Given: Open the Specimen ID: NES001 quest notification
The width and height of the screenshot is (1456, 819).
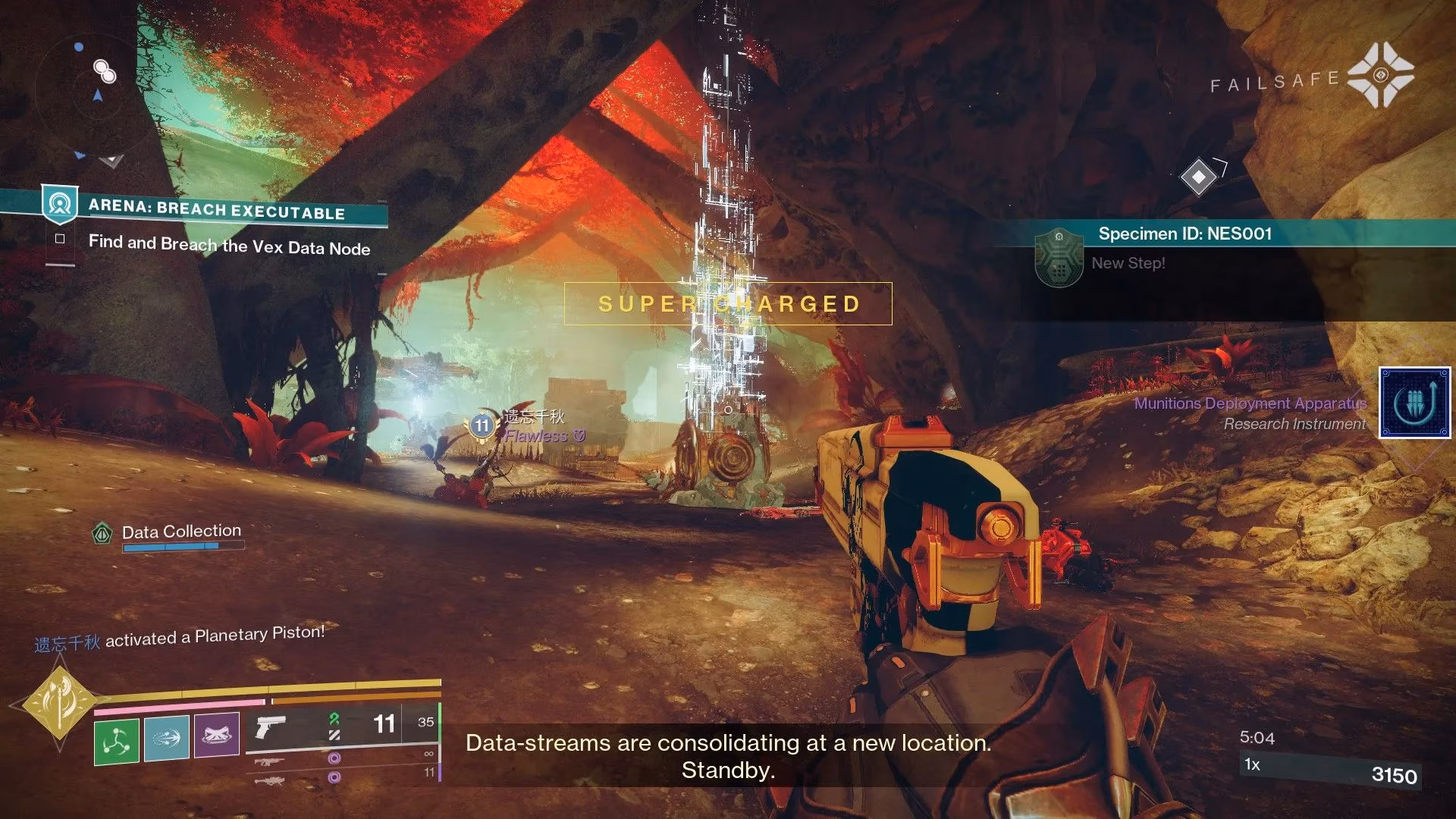Looking at the screenshot, I should [1185, 234].
